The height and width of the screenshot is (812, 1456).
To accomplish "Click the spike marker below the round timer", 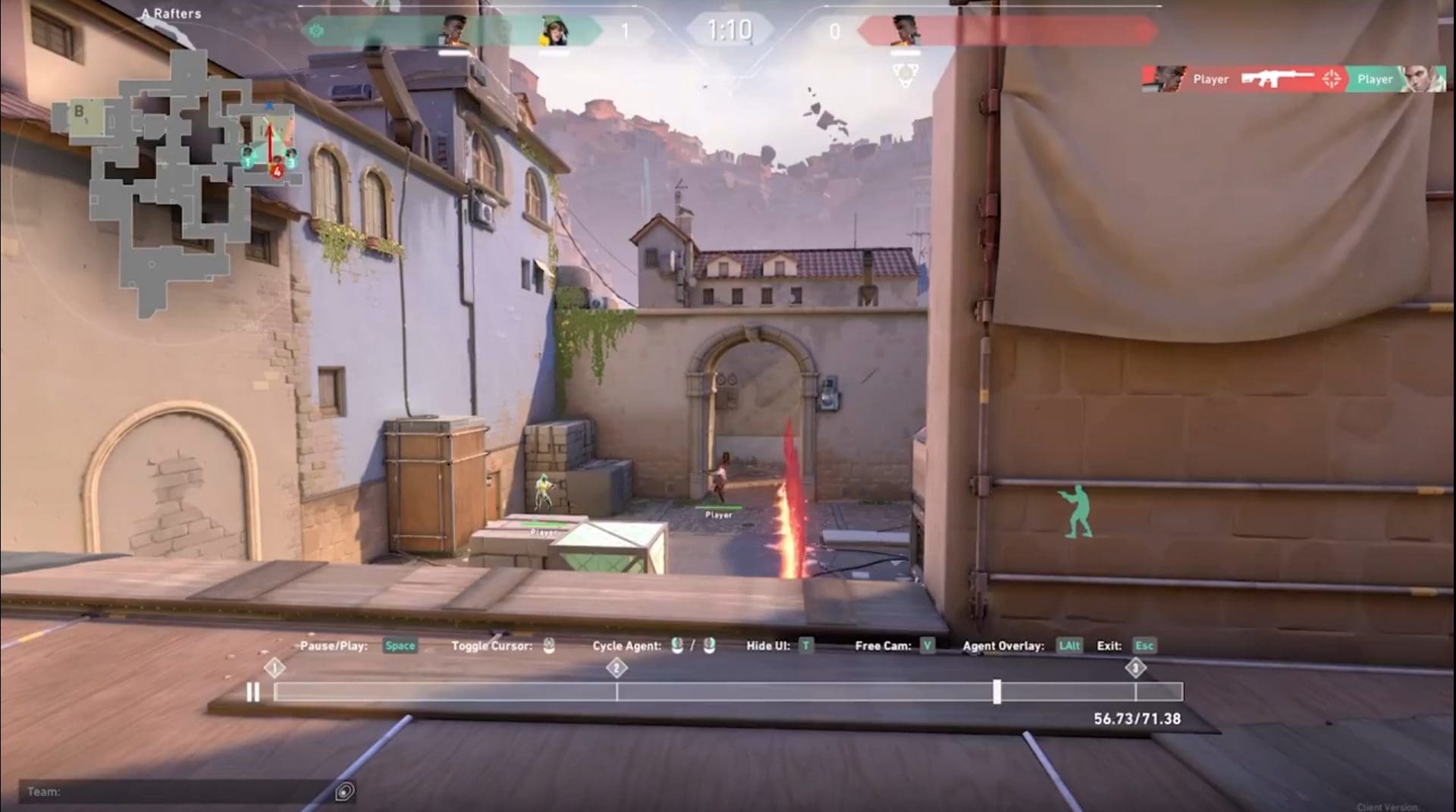I will point(905,72).
